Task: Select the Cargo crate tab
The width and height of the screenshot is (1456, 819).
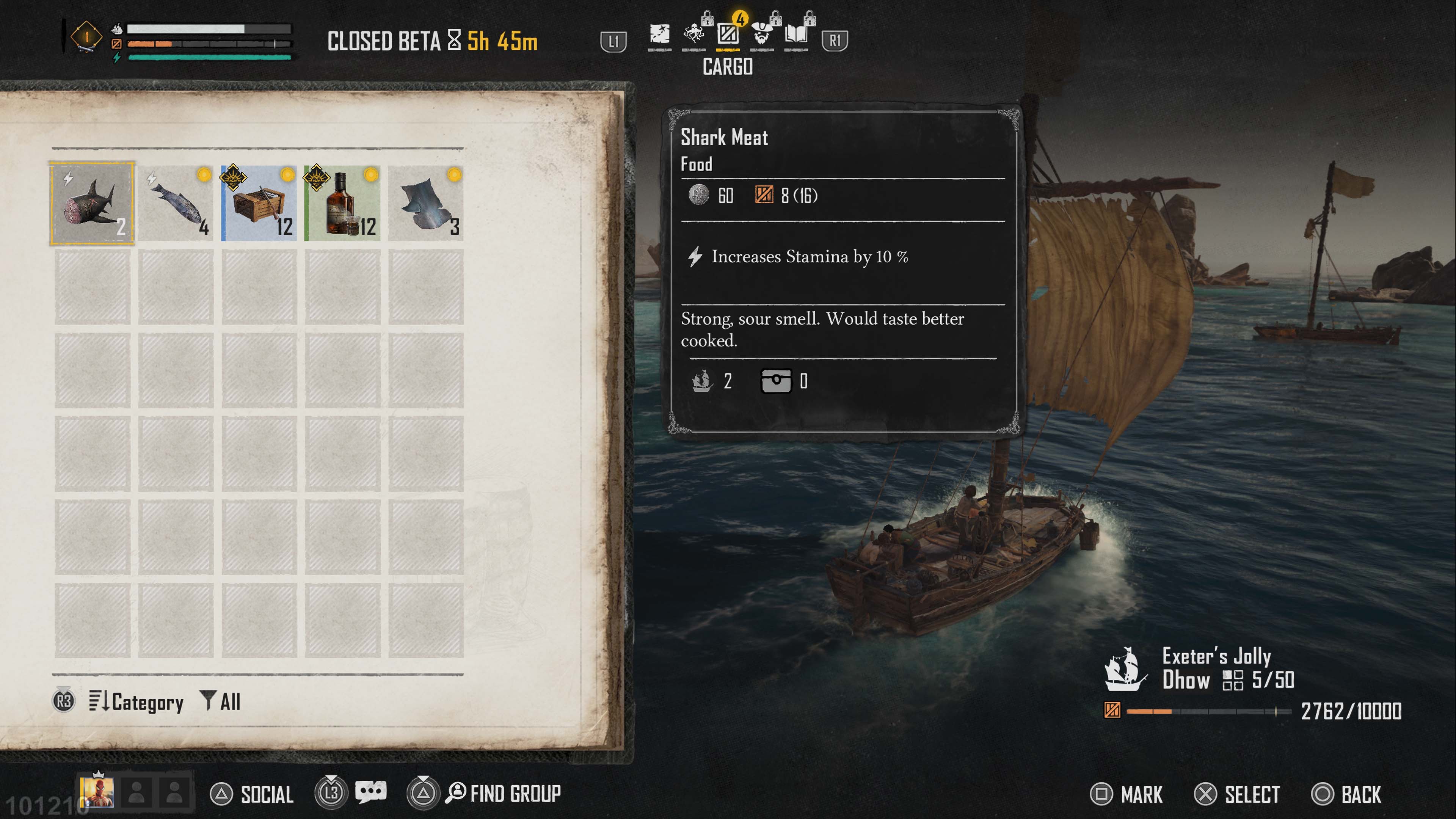Action: point(728,35)
